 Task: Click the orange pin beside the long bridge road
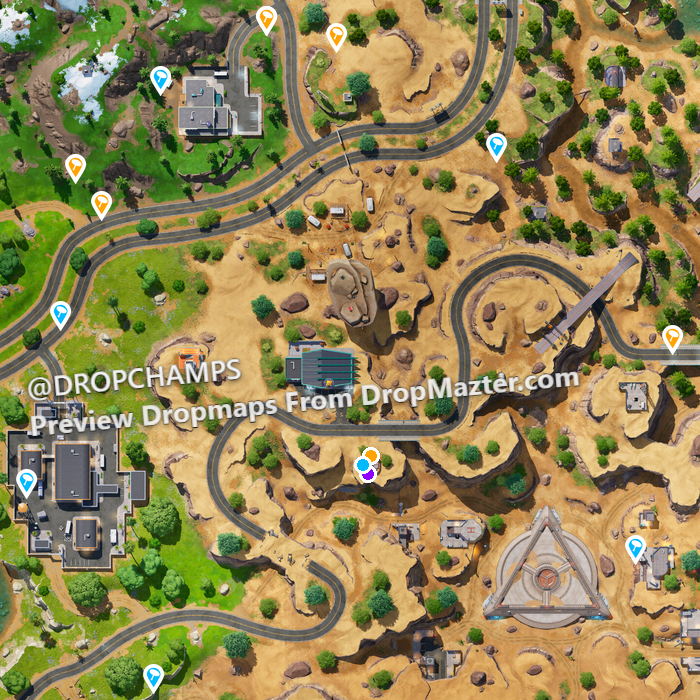672,338
